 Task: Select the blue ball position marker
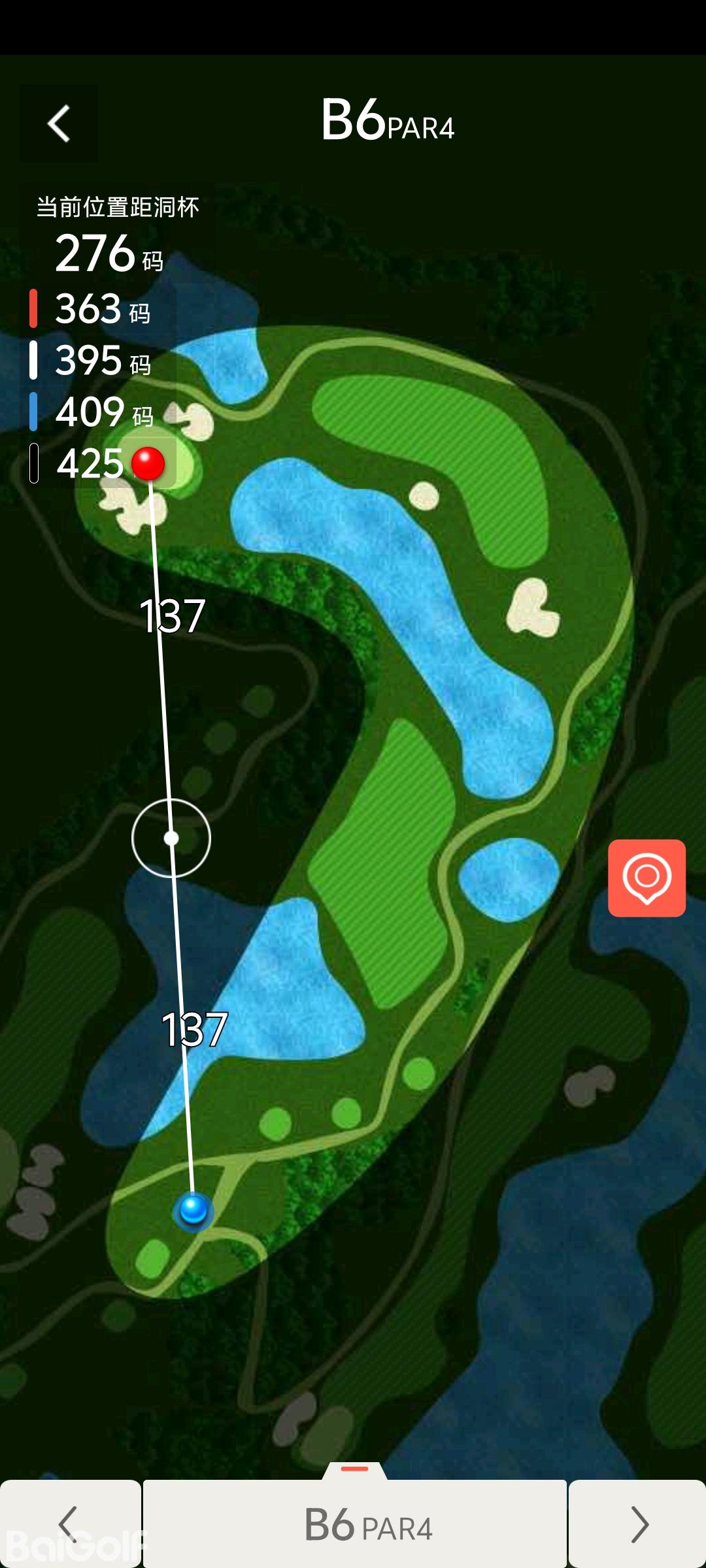(x=193, y=1209)
